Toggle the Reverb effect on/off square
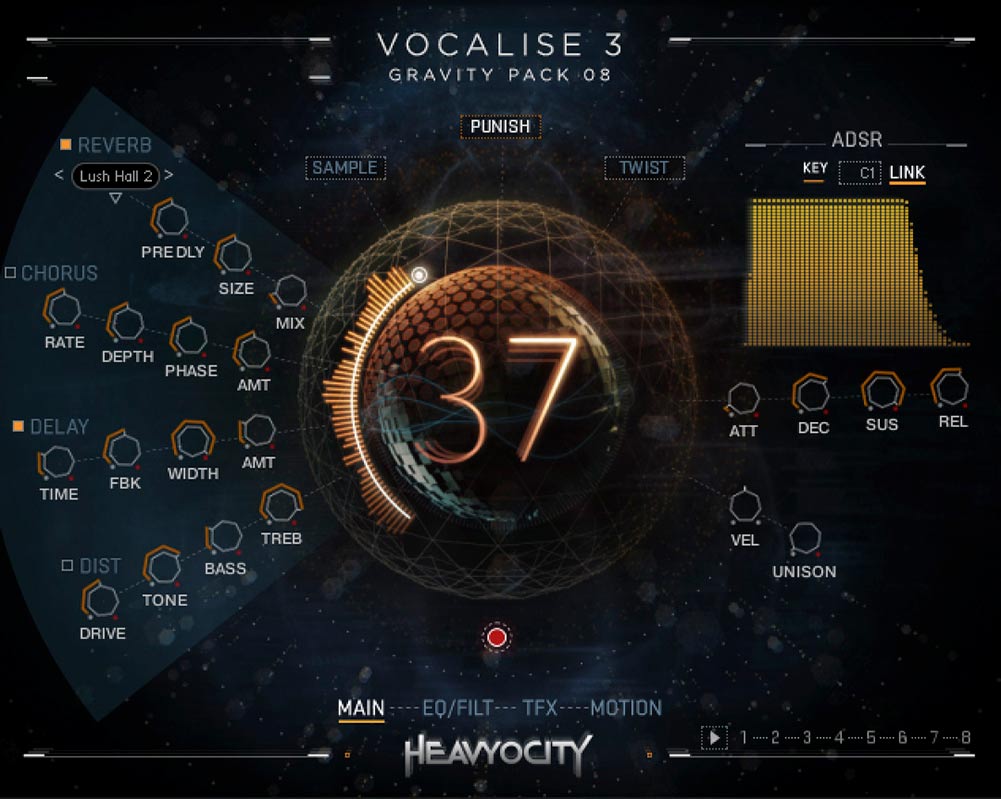 pos(66,145)
